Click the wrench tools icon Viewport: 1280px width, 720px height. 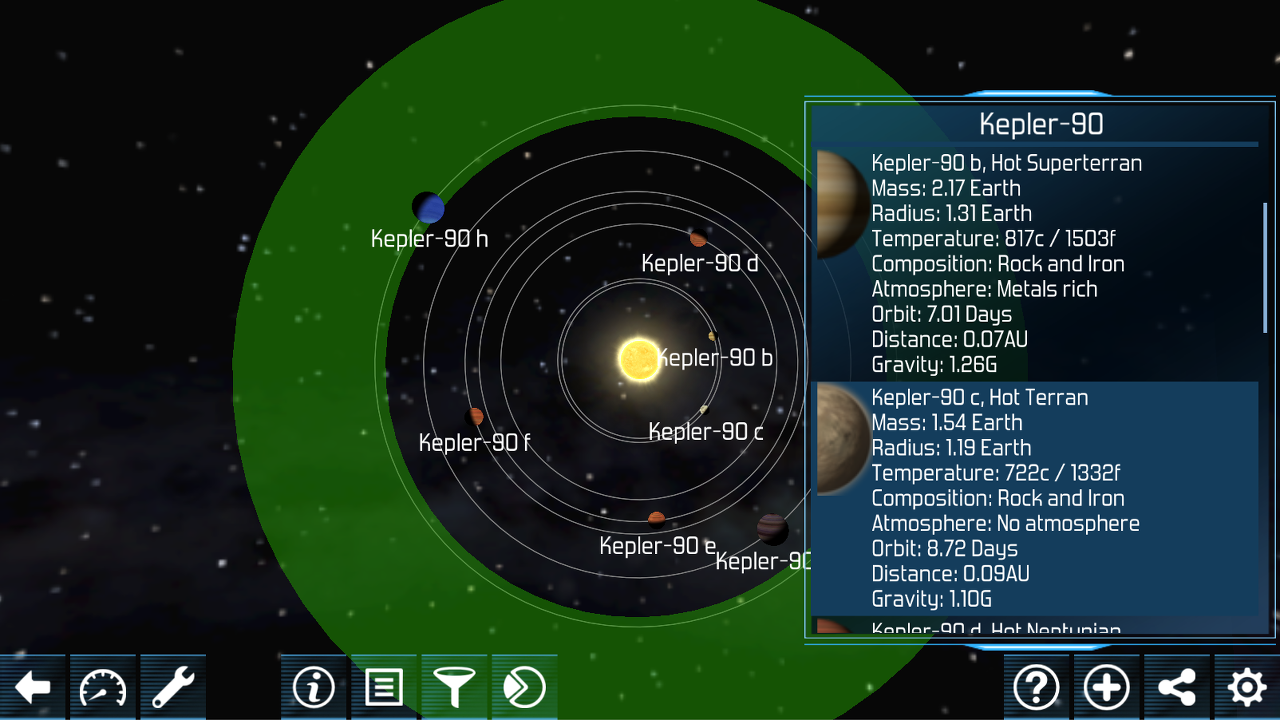(172, 687)
